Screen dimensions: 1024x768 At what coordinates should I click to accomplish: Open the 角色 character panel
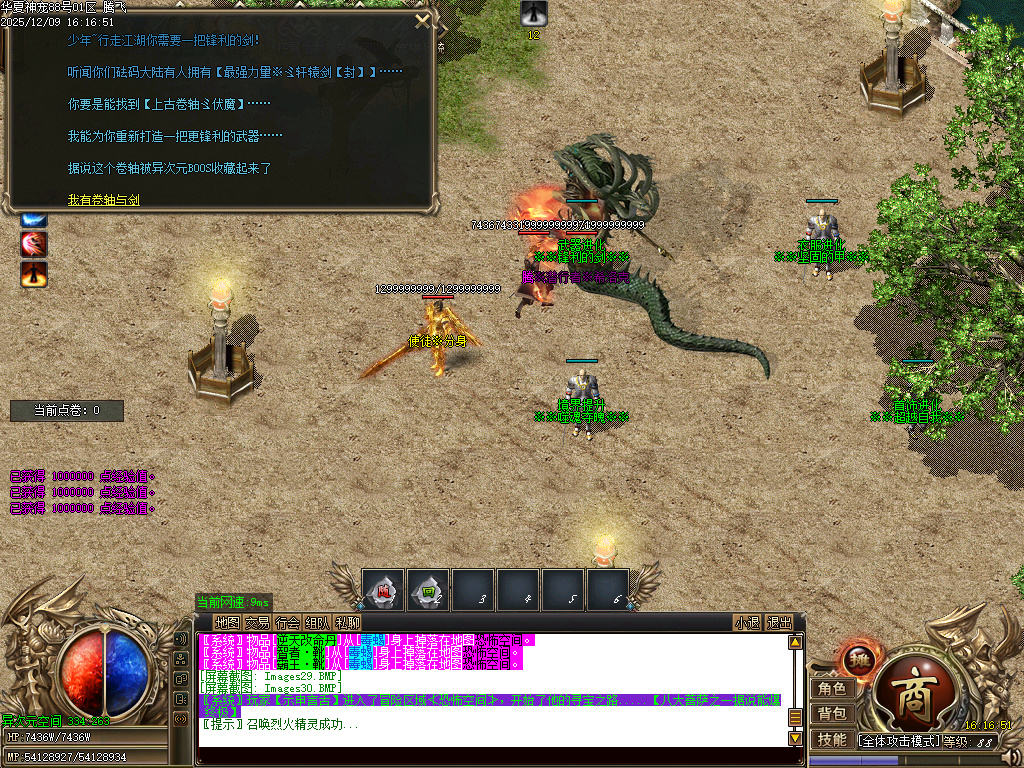pos(832,688)
